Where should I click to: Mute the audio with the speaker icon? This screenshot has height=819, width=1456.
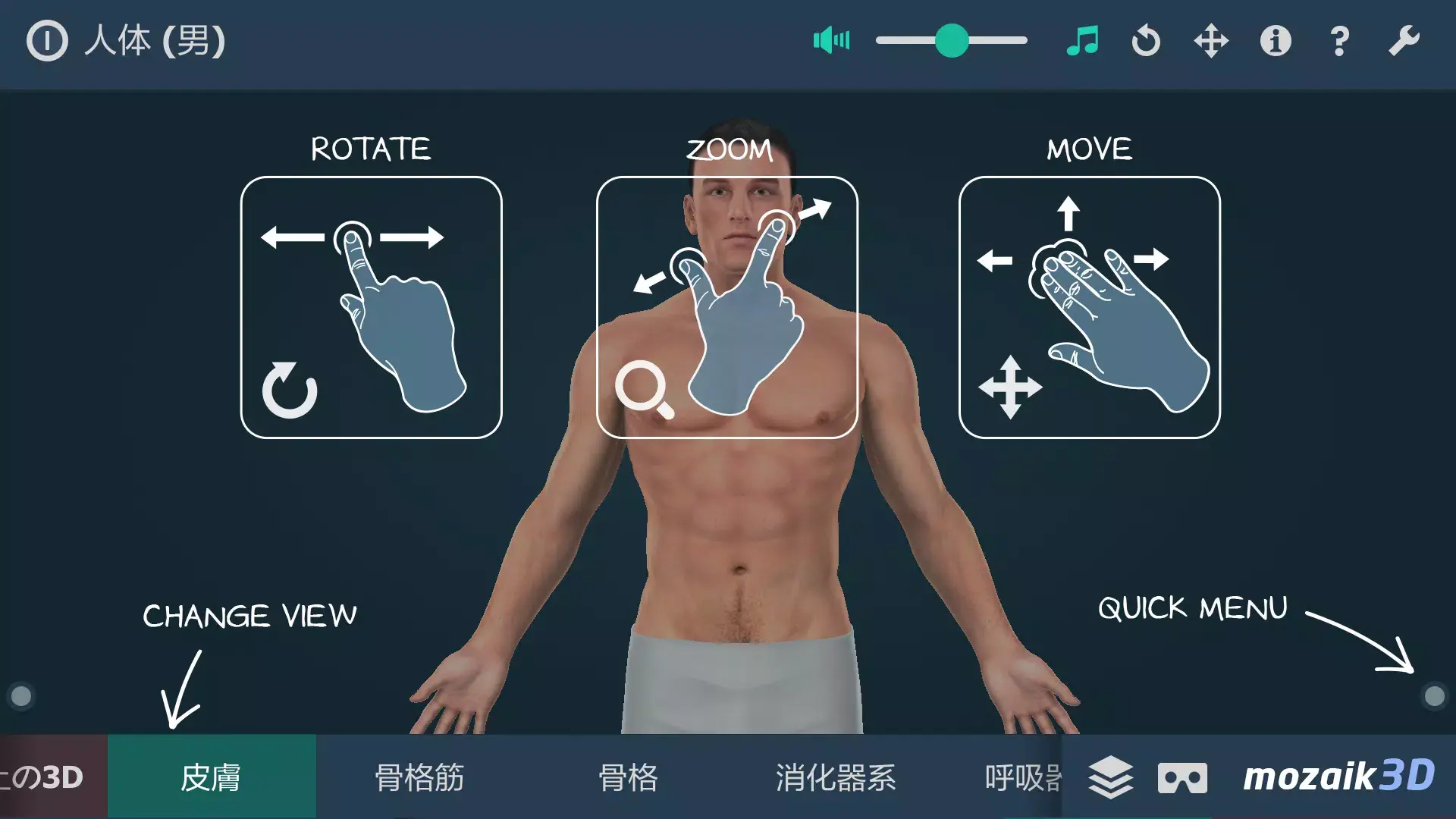831,41
